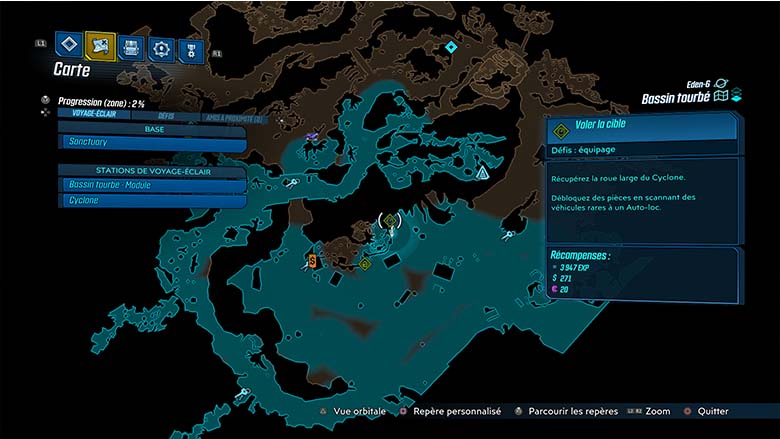Select Bassin tourbé - Module station
The width and height of the screenshot is (780, 439).
pyautogui.click(x=152, y=185)
